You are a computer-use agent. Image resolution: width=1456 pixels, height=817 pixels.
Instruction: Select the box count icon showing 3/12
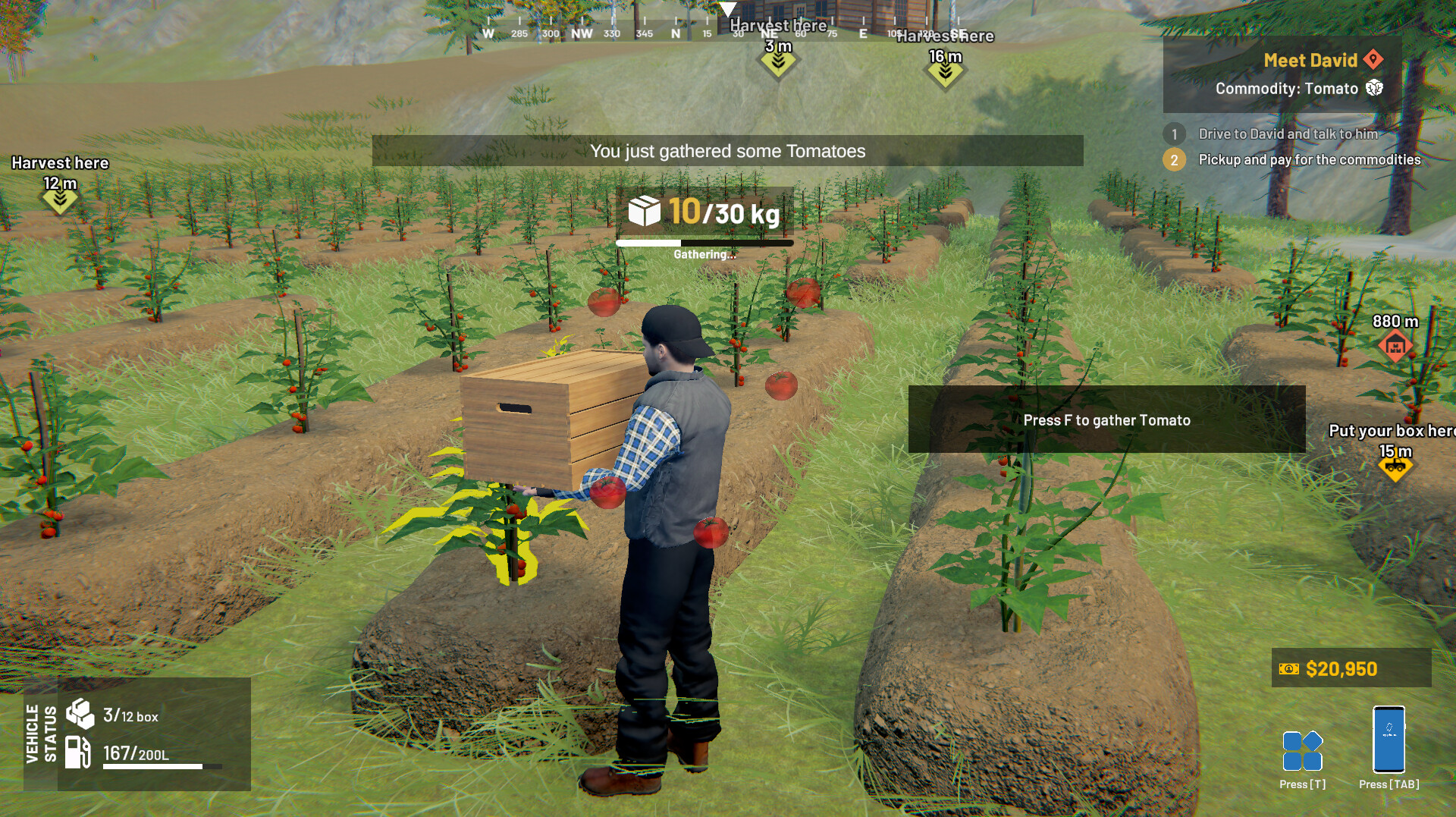tap(80, 712)
